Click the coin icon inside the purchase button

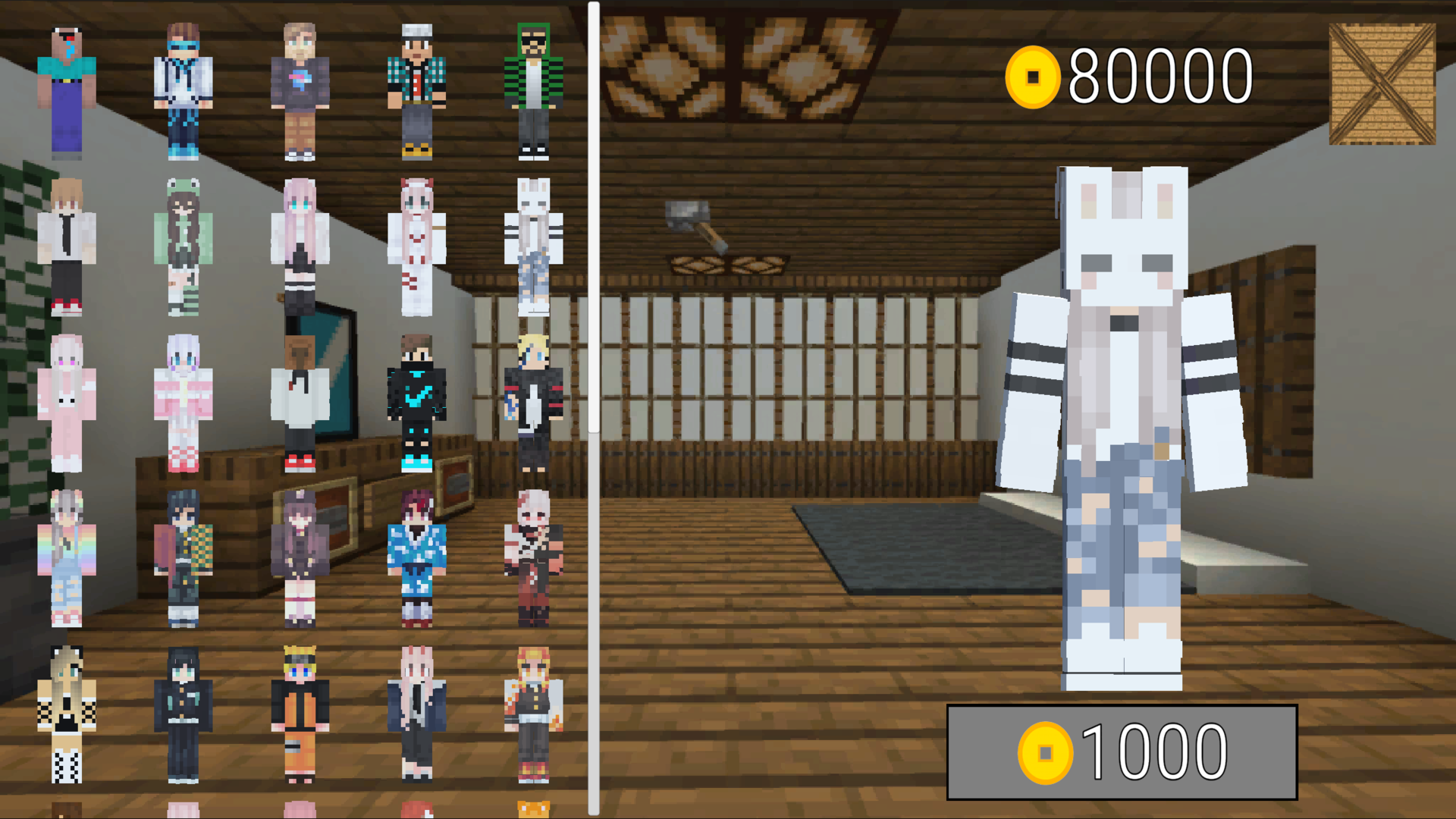pos(1046,752)
